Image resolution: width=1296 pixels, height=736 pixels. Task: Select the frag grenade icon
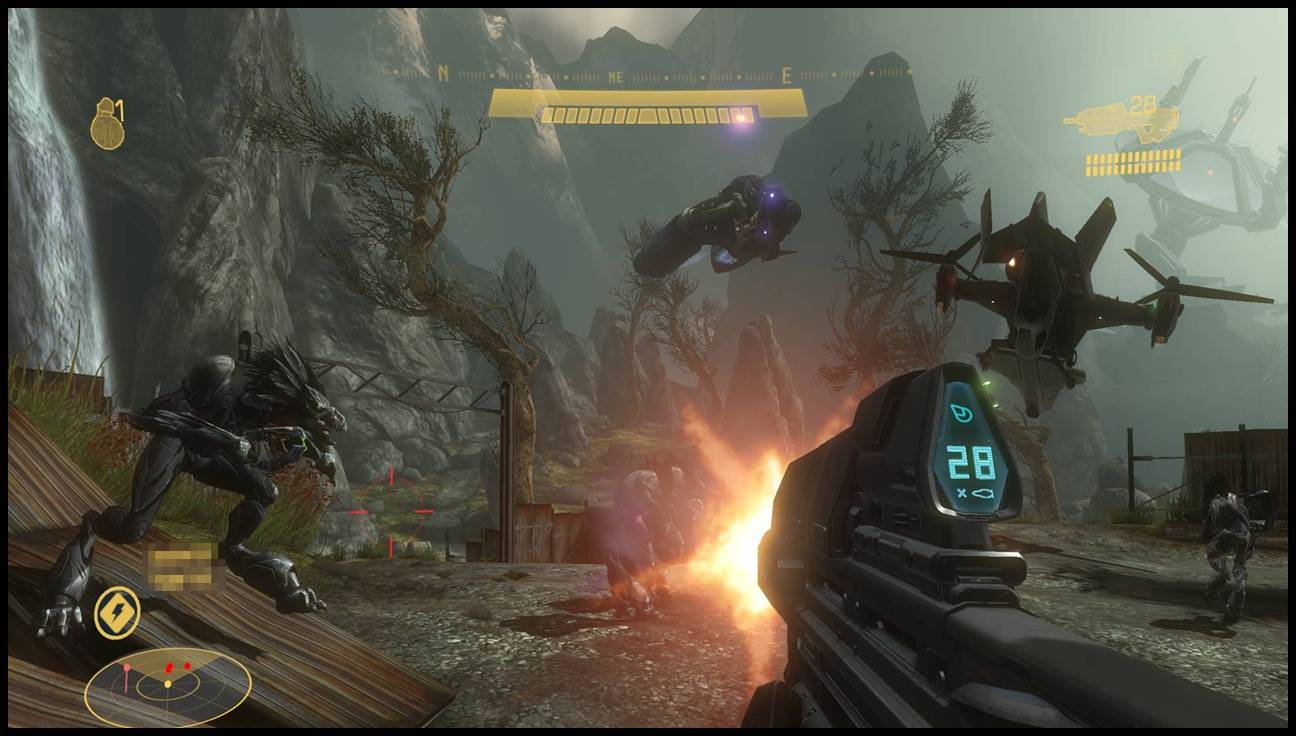click(106, 127)
